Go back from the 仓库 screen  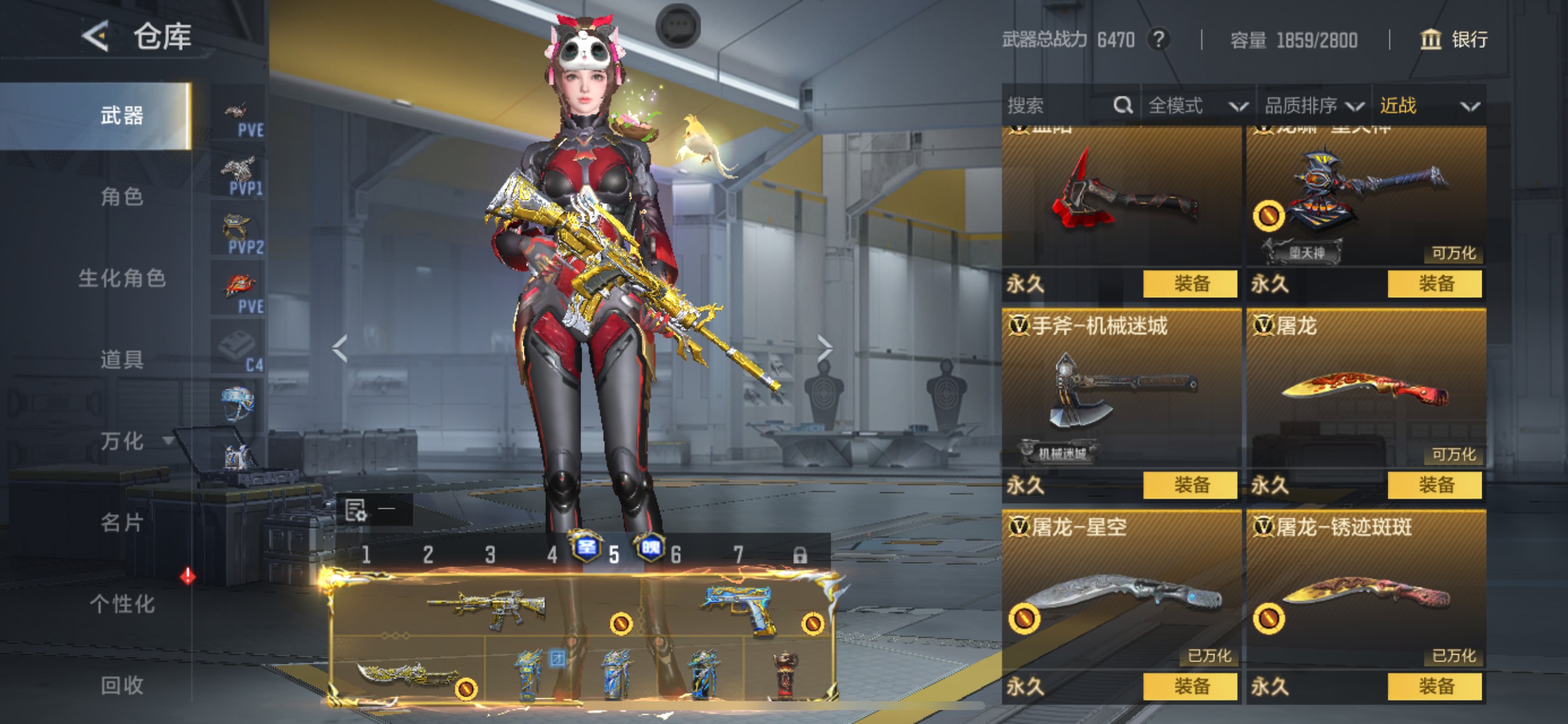click(x=96, y=36)
